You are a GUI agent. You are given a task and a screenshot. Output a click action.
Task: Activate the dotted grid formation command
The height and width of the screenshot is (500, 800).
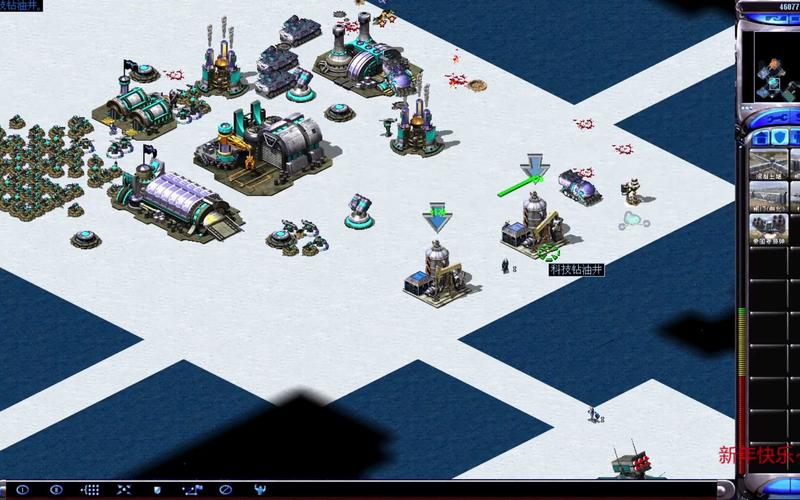click(90, 489)
